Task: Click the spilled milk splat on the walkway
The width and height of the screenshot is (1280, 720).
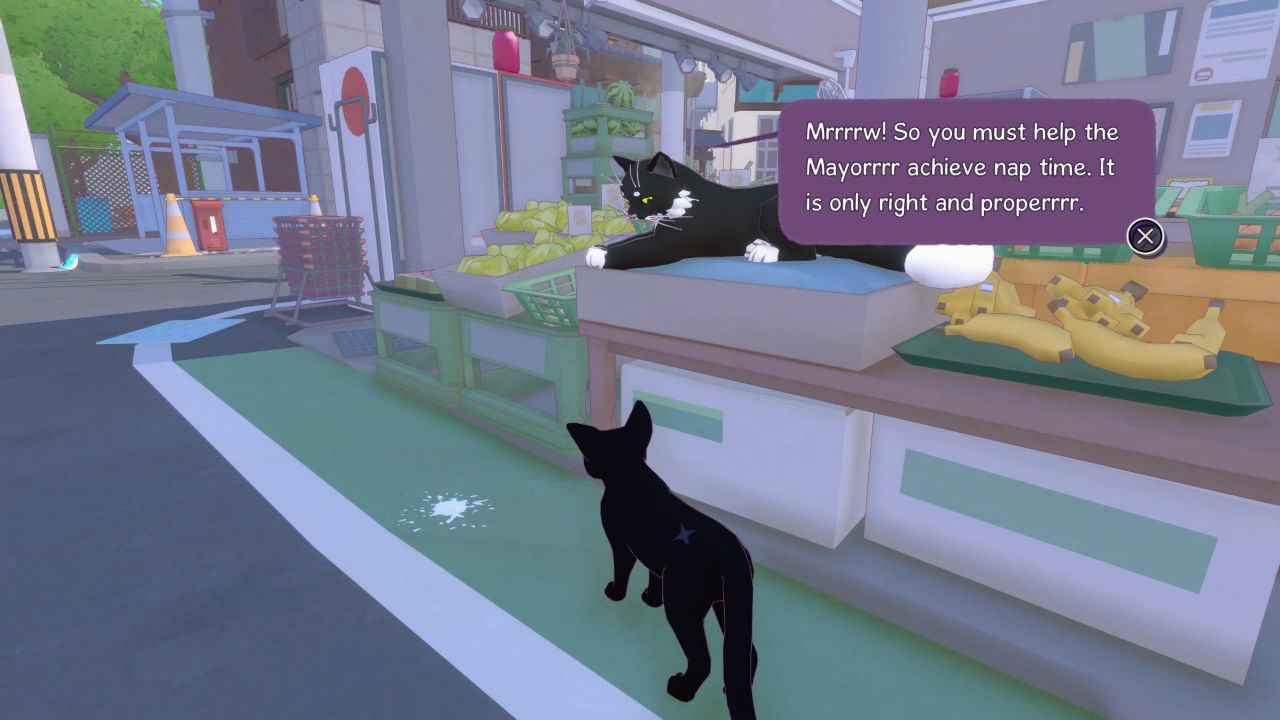Action: 450,505
